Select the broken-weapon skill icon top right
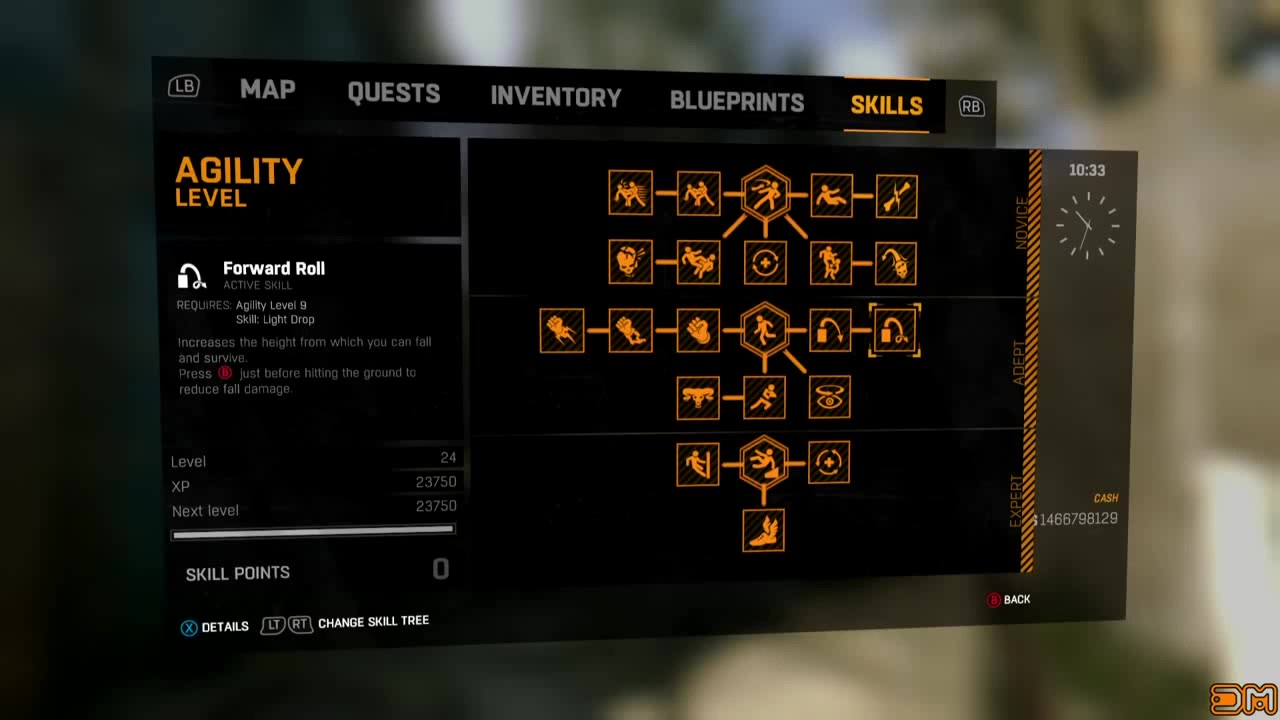Viewport: 1280px width, 720px height. tap(896, 196)
